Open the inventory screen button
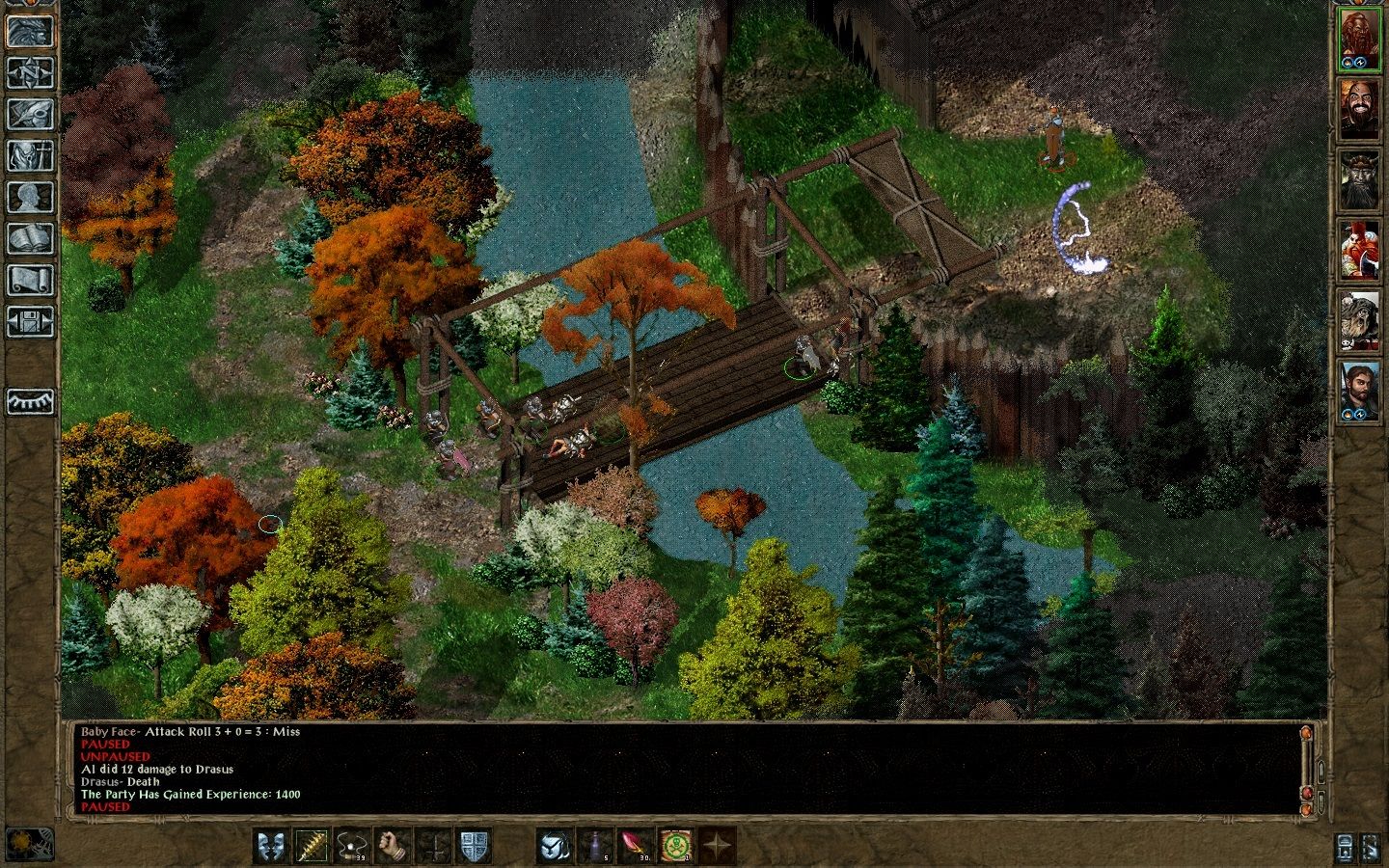Image resolution: width=1389 pixels, height=868 pixels. pyautogui.click(x=30, y=155)
